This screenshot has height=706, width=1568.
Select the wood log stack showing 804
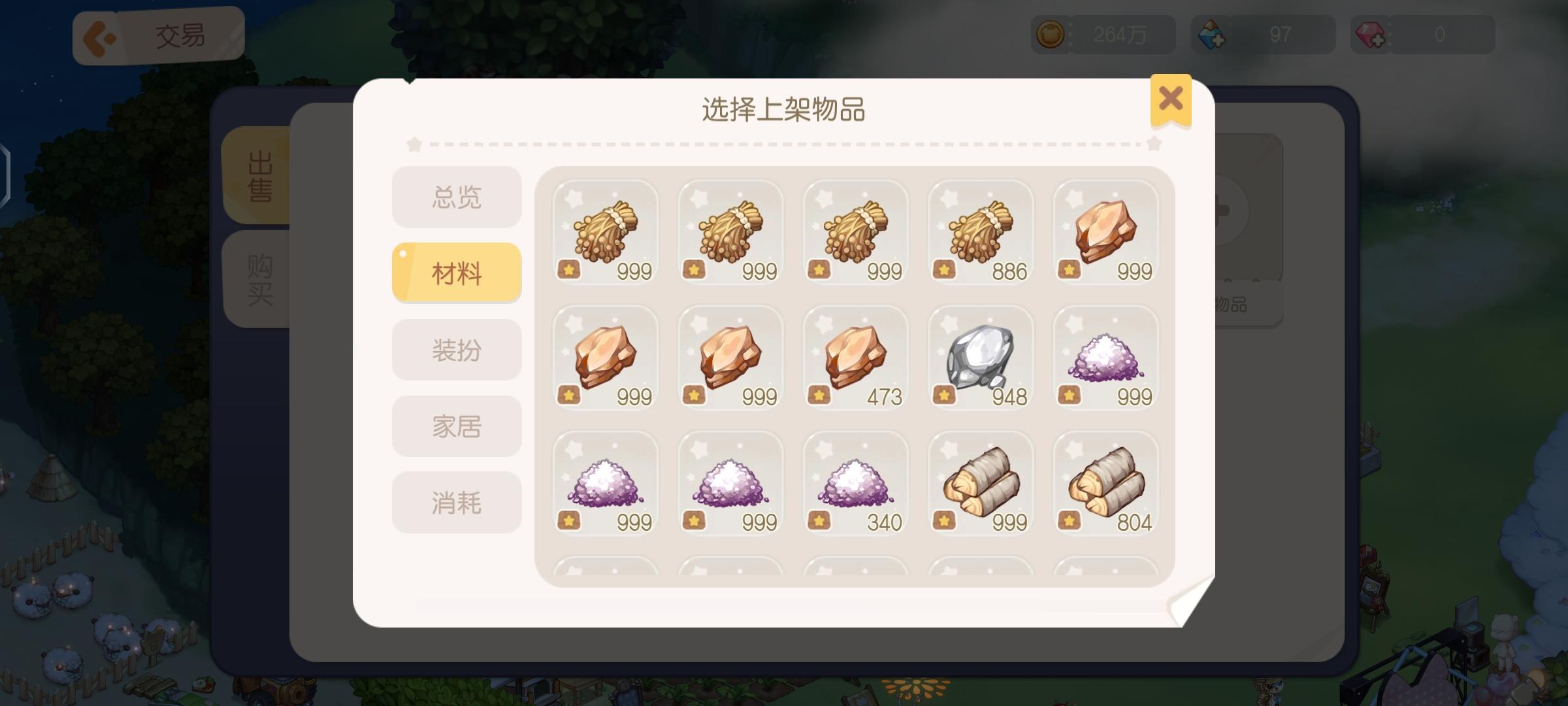pyautogui.click(x=1105, y=484)
